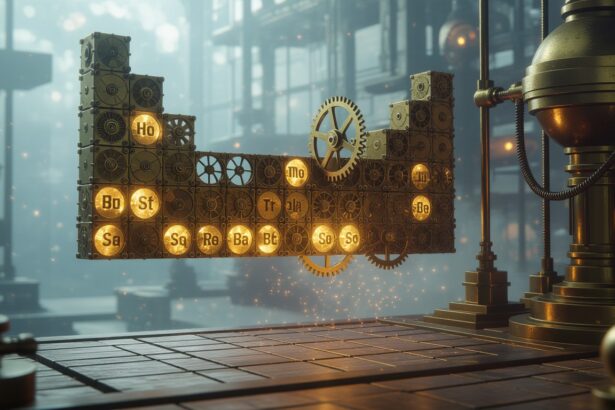Select the glowing St tile
This screenshot has height=410, width=615.
(144, 202)
